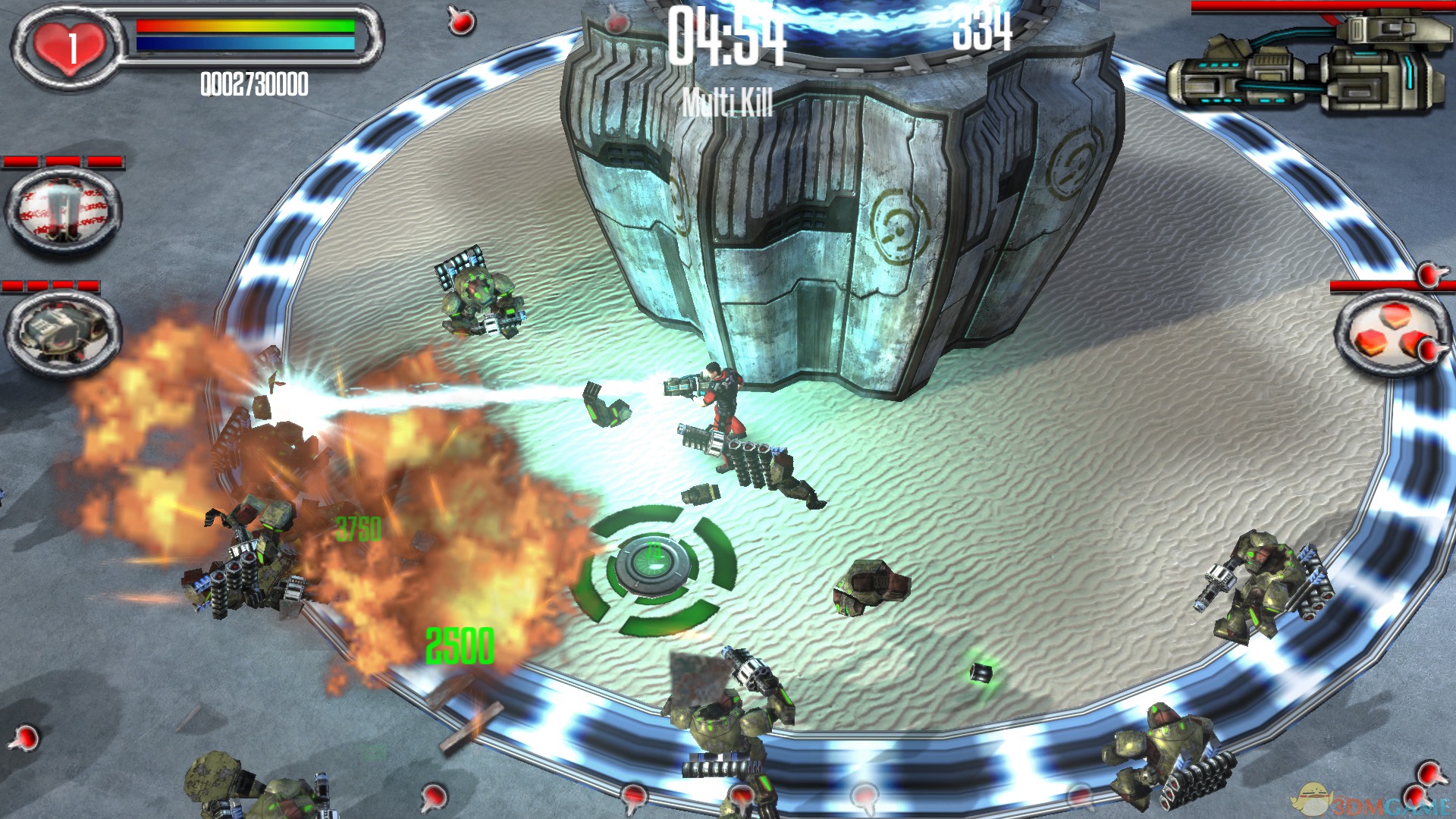Click the equipped heavy weapon icon

(1306, 66)
